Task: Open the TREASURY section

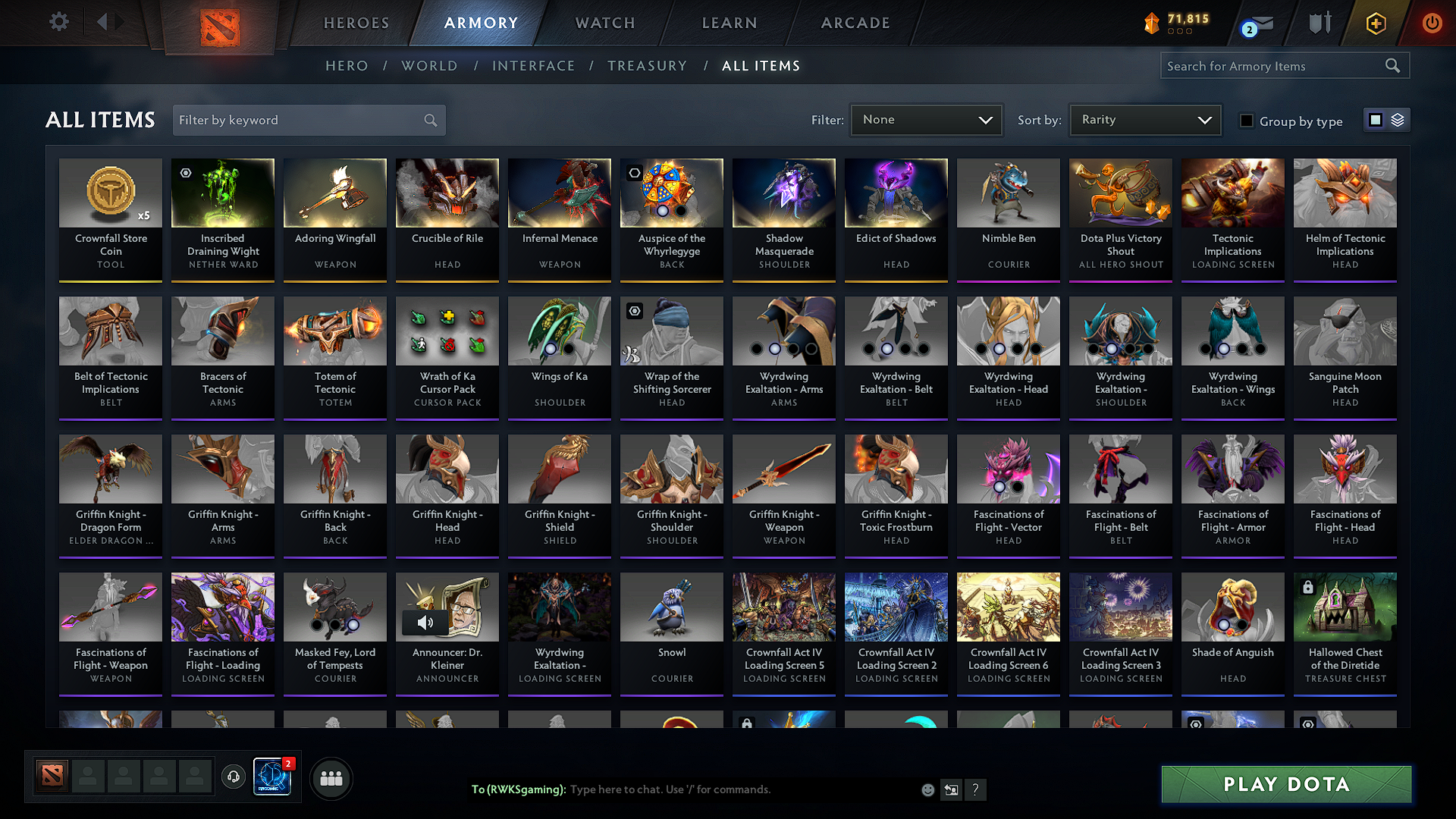Action: [x=647, y=66]
